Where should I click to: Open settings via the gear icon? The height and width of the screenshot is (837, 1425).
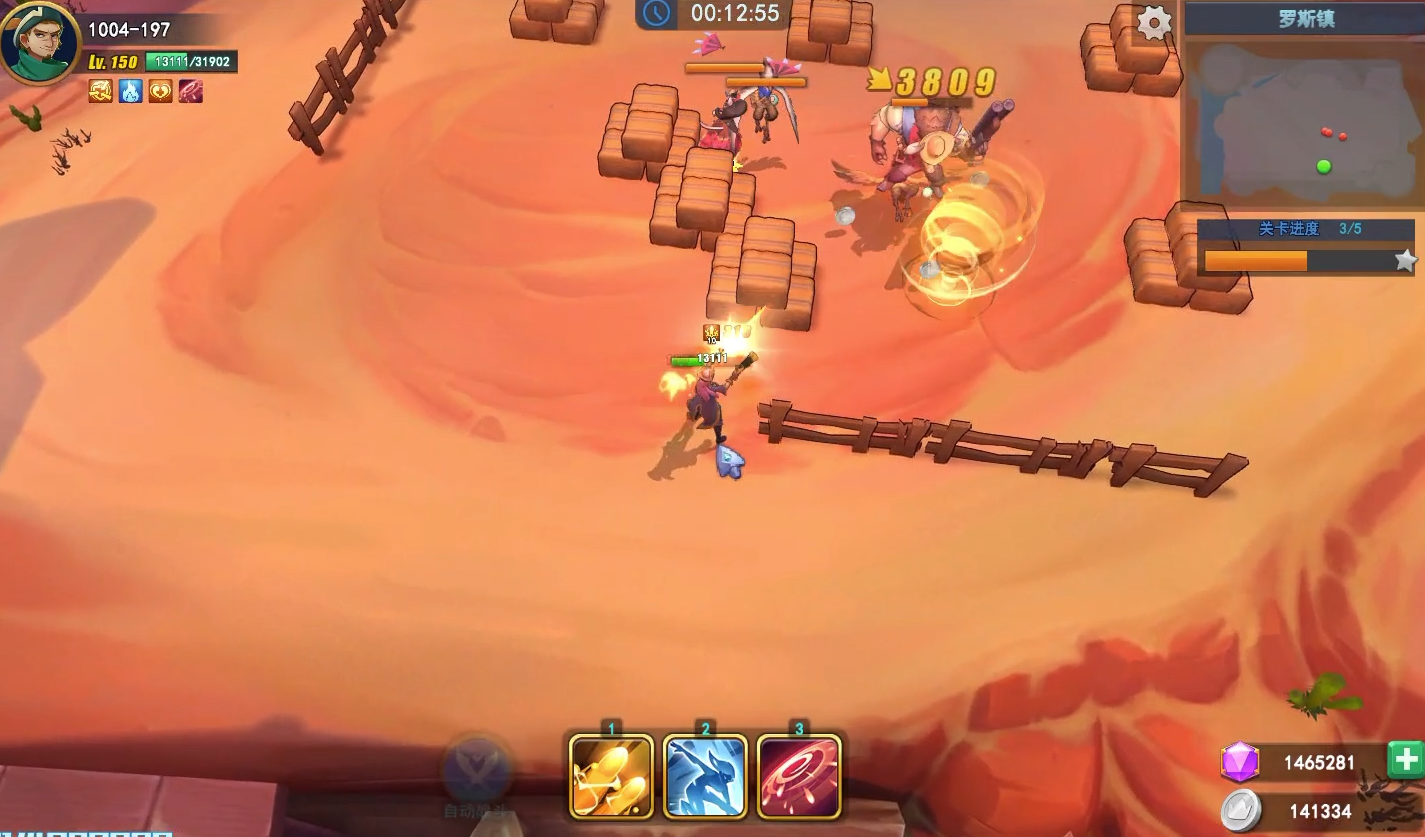1154,22
